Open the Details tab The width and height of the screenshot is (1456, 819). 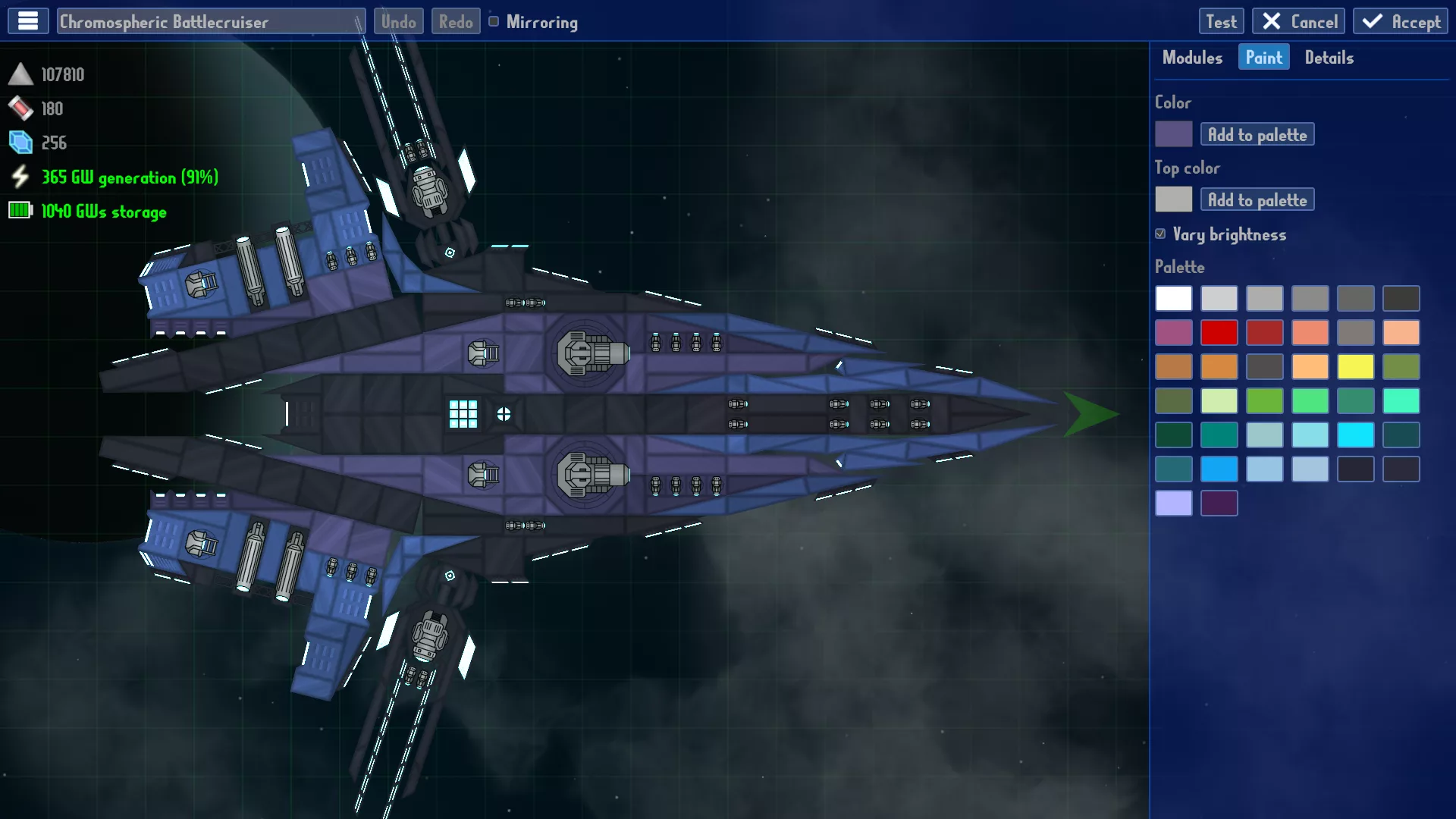(1329, 58)
